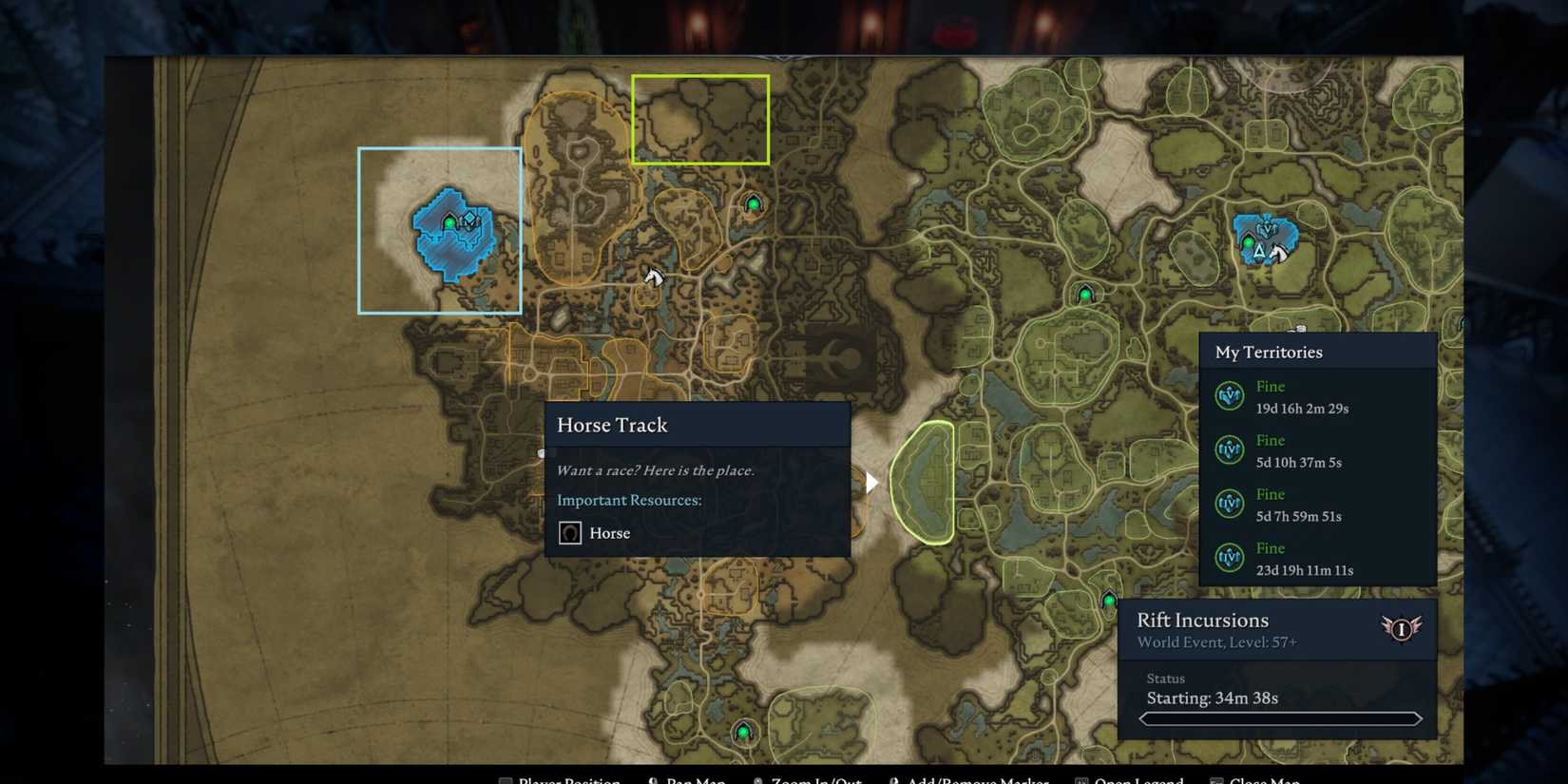Expand the Horse Track panel via the white arrow

coord(870,482)
